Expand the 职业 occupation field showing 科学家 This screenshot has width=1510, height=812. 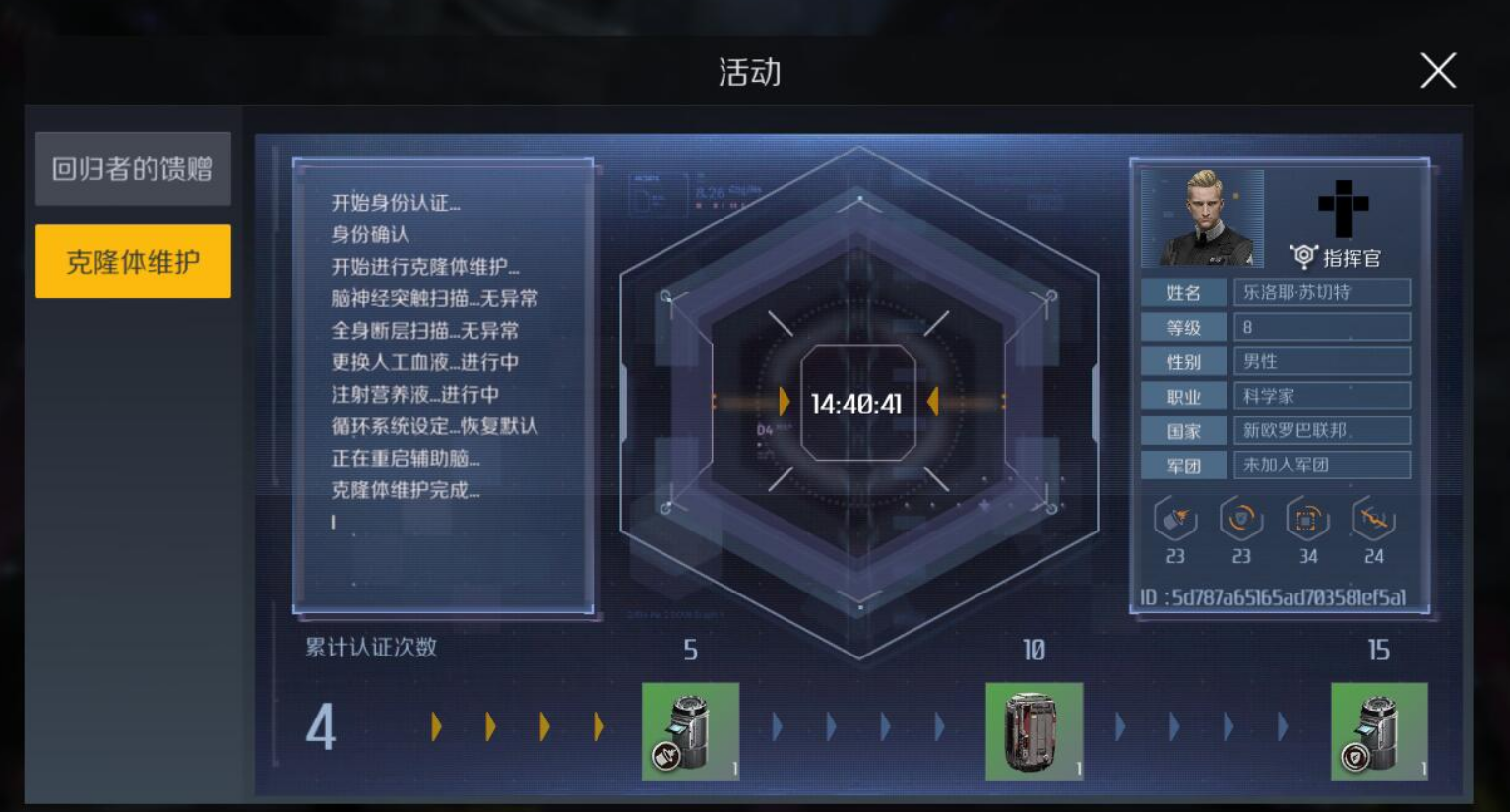point(1322,395)
